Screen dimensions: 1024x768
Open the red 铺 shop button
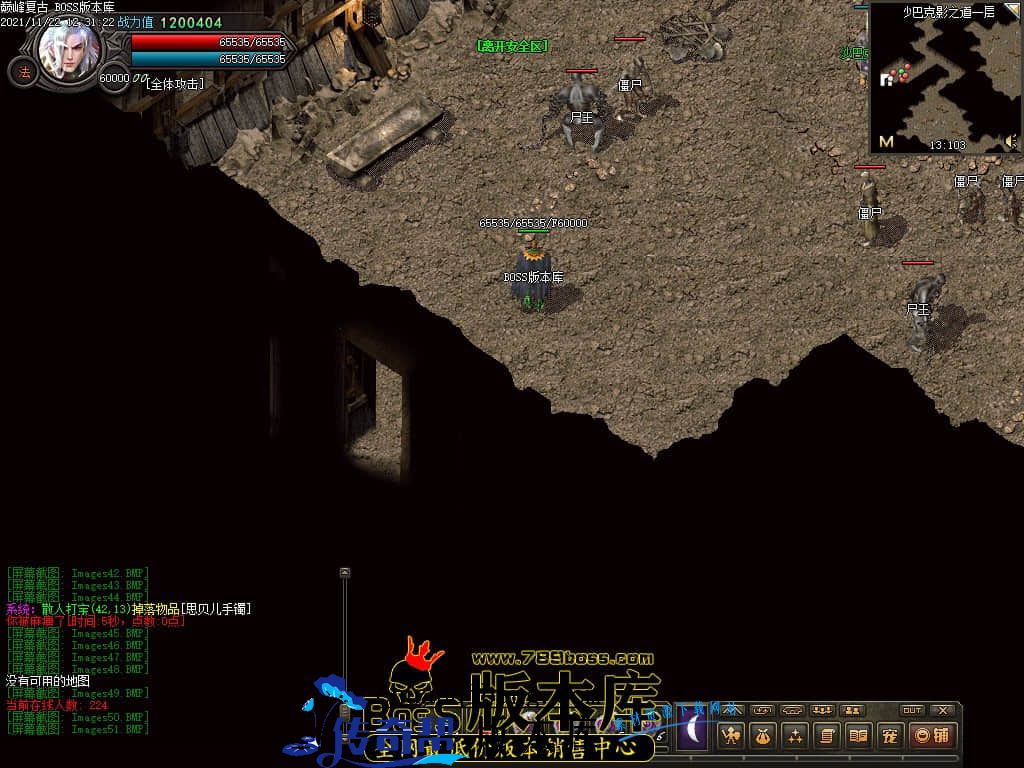tap(933, 736)
